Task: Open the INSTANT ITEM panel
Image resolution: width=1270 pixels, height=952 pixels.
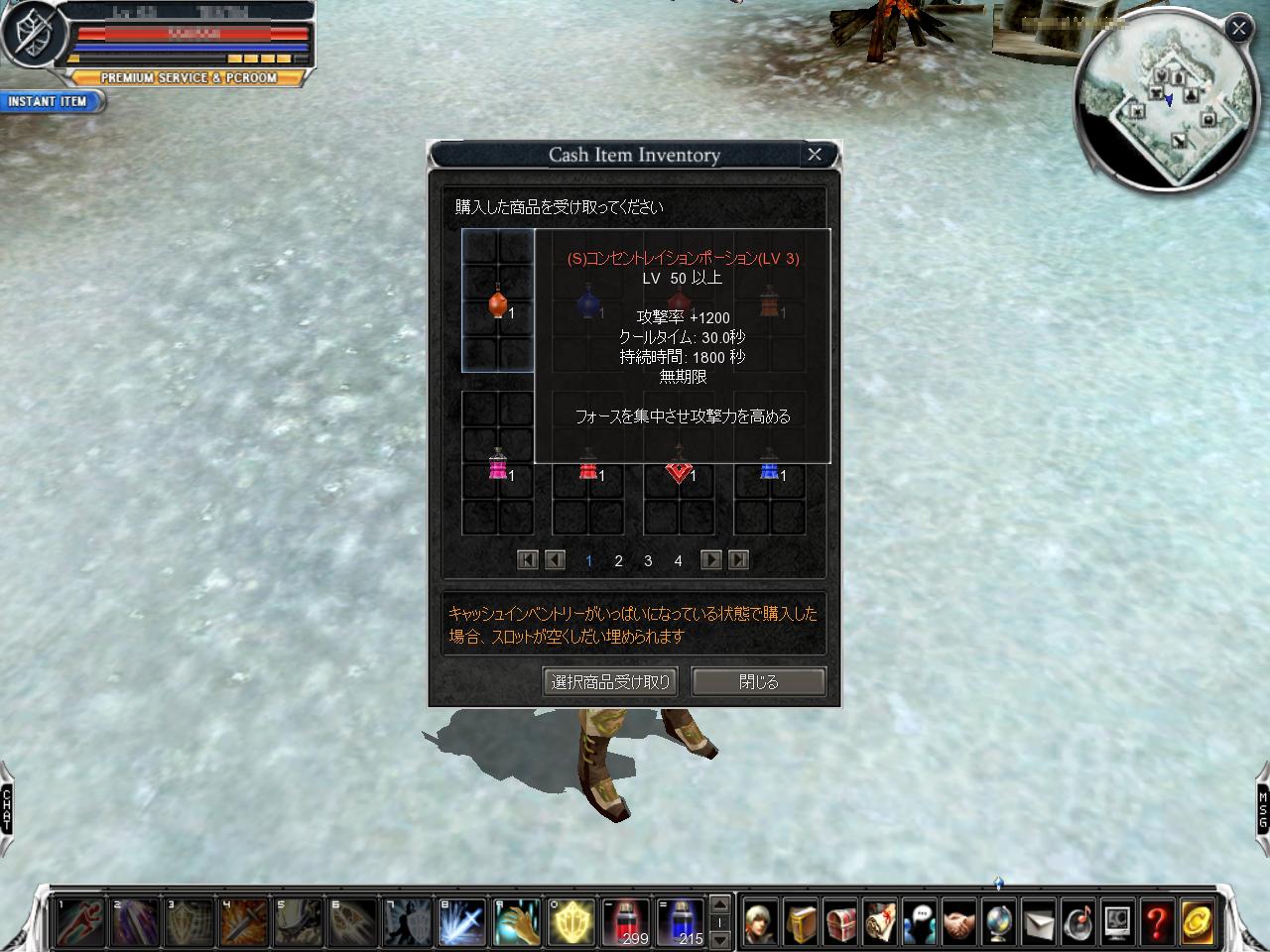Action: click(48, 101)
